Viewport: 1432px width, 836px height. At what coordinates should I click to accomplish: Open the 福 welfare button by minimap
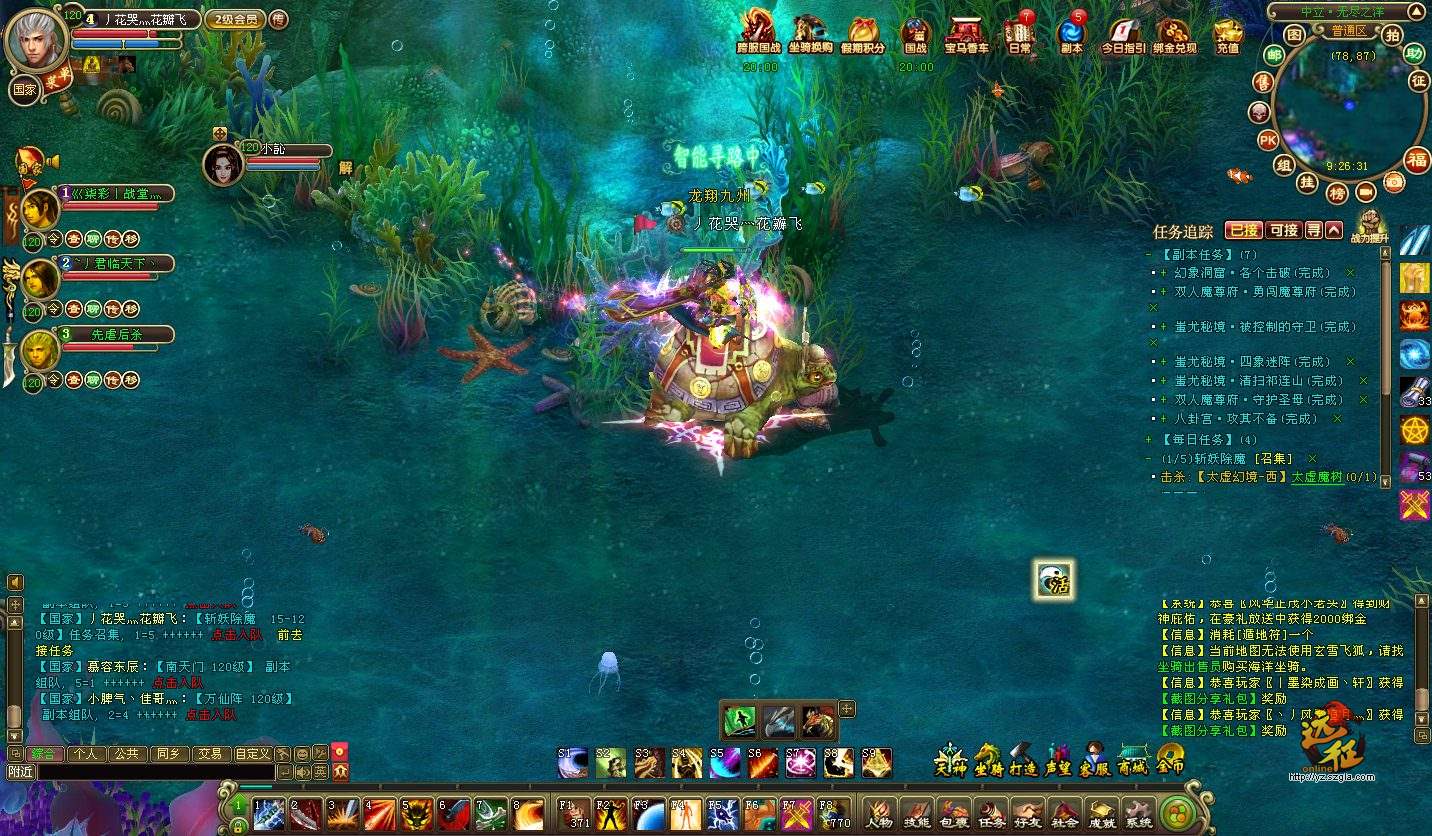[1416, 158]
